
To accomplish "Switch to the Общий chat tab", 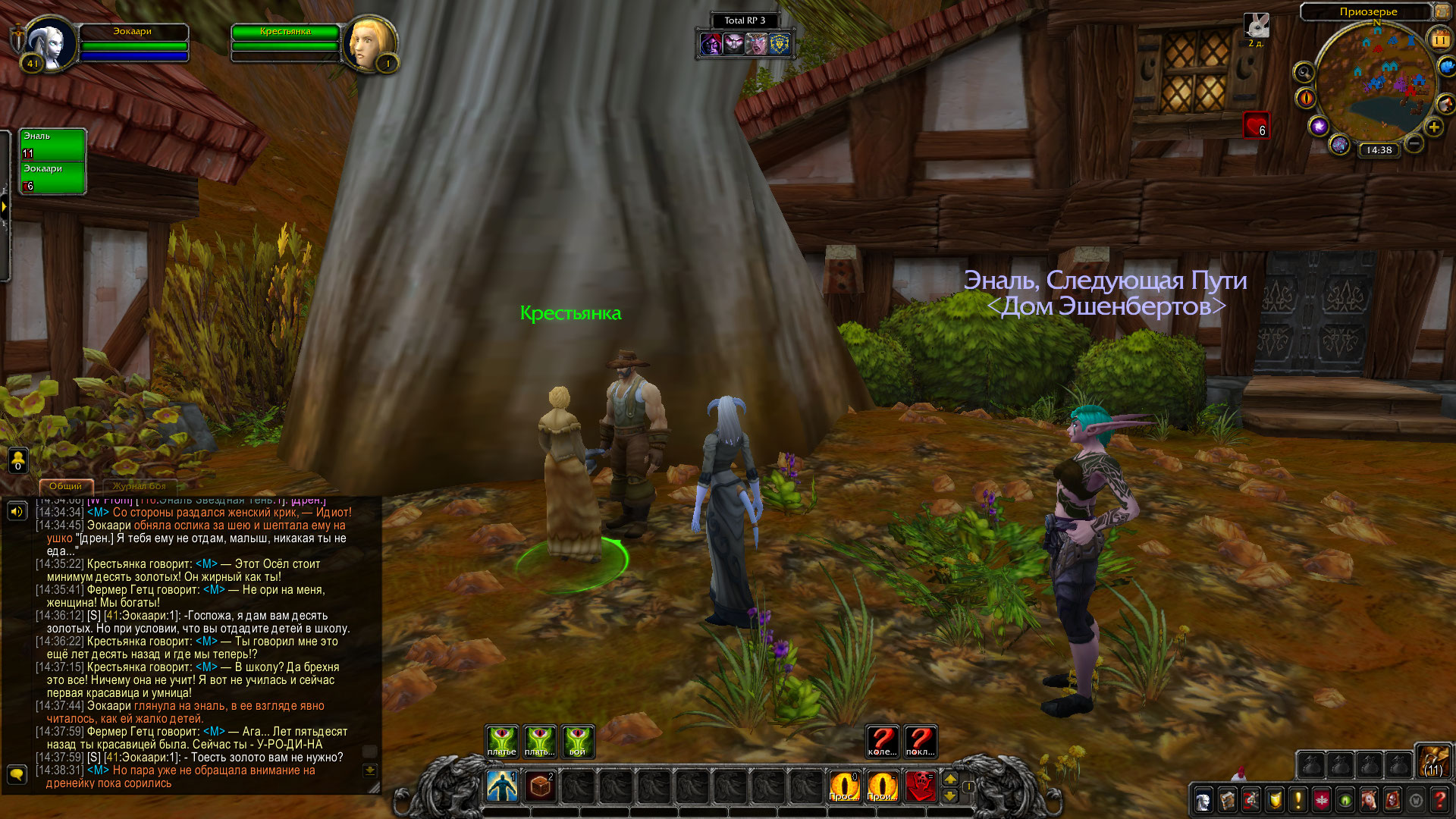I will coord(65,486).
